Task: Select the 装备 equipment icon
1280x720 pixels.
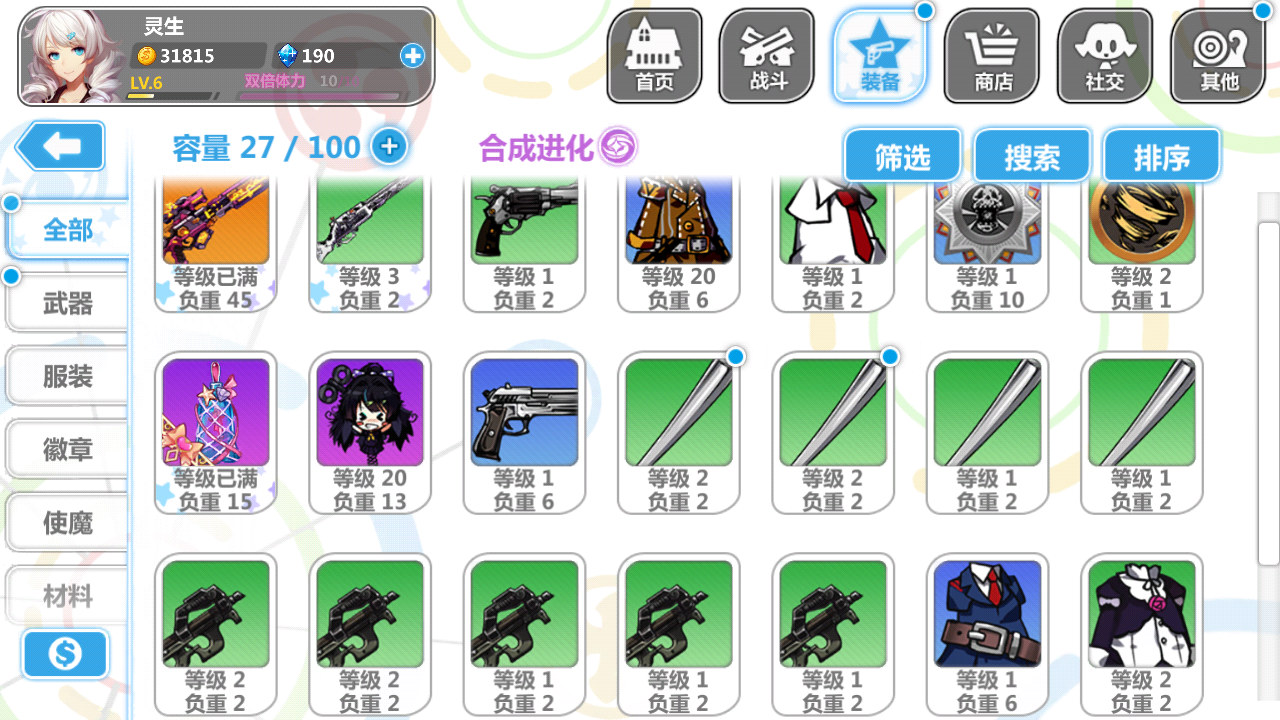Action: [879, 55]
